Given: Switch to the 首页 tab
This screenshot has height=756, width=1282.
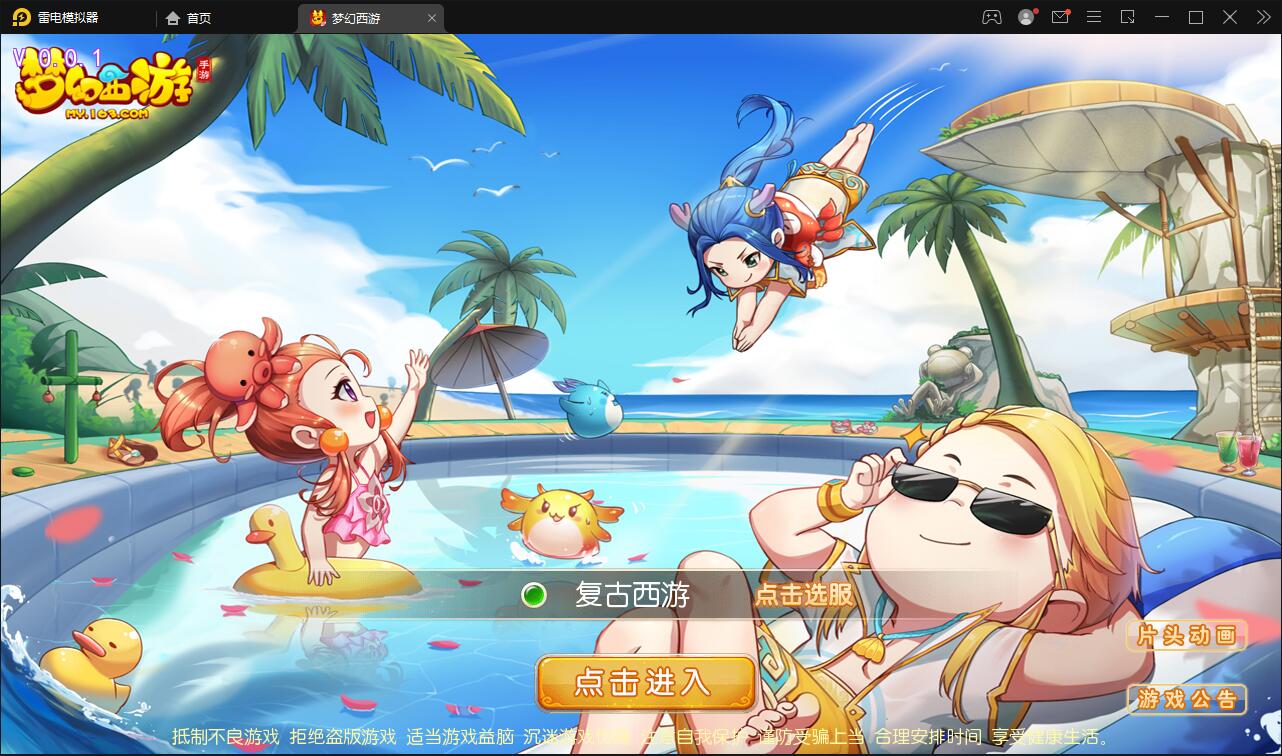Looking at the screenshot, I should pyautogui.click(x=189, y=17).
